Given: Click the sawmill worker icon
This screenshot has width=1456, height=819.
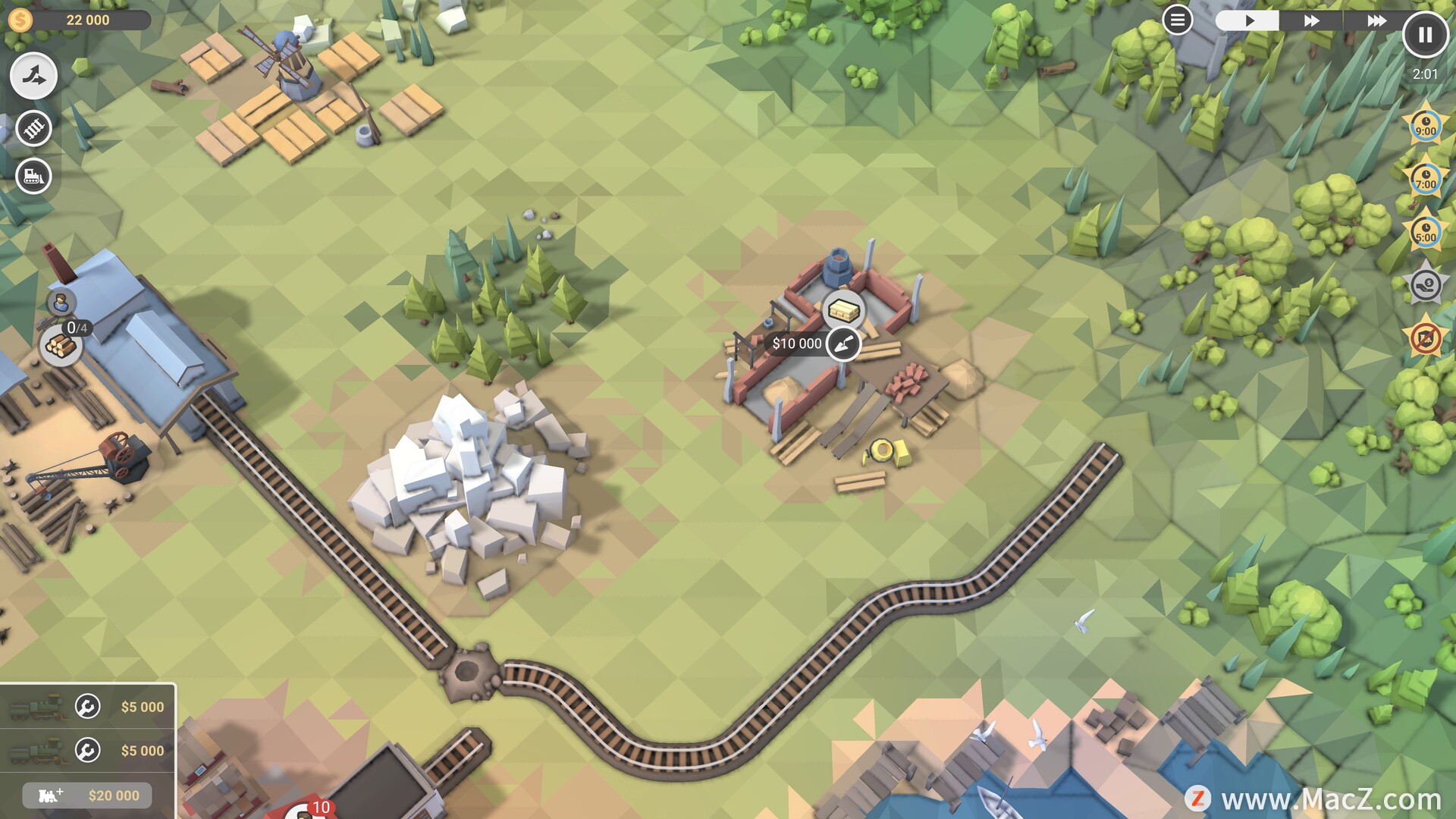Looking at the screenshot, I should coord(61,303).
